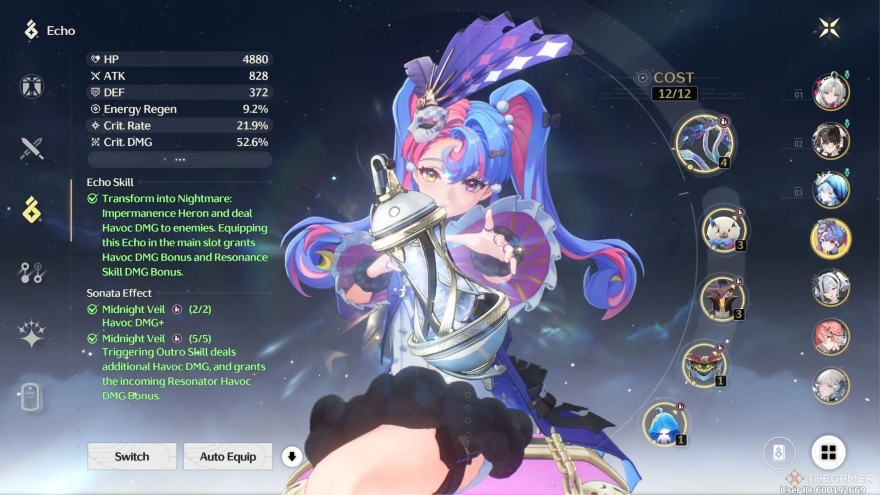The width and height of the screenshot is (880, 495).
Task: Open the connected-nodes skill tab
Action: pos(32,272)
